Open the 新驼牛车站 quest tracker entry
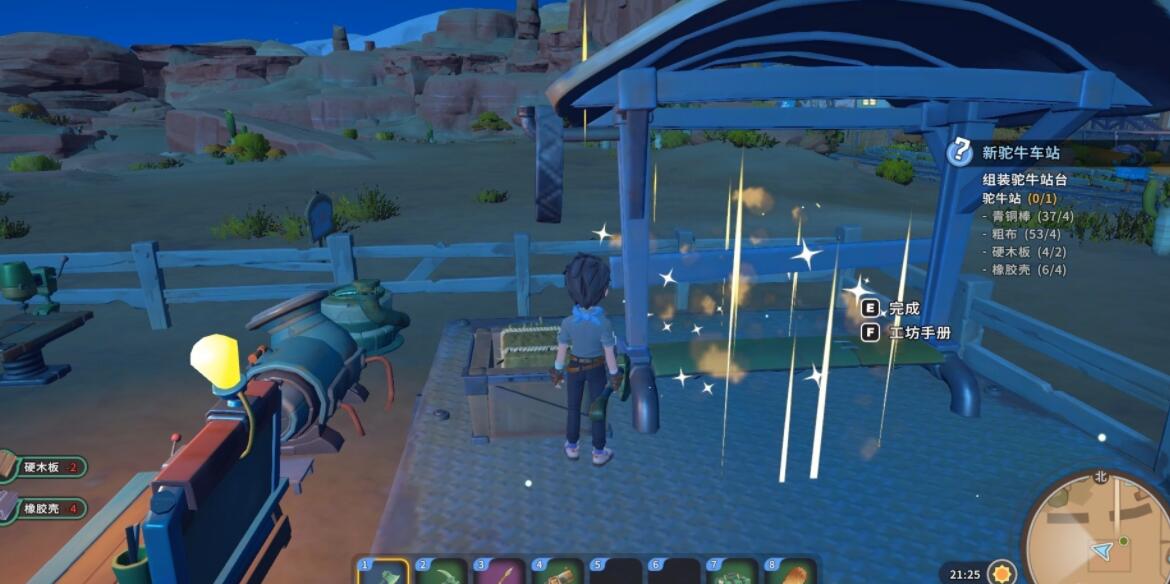The width and height of the screenshot is (1170, 584). (1021, 153)
